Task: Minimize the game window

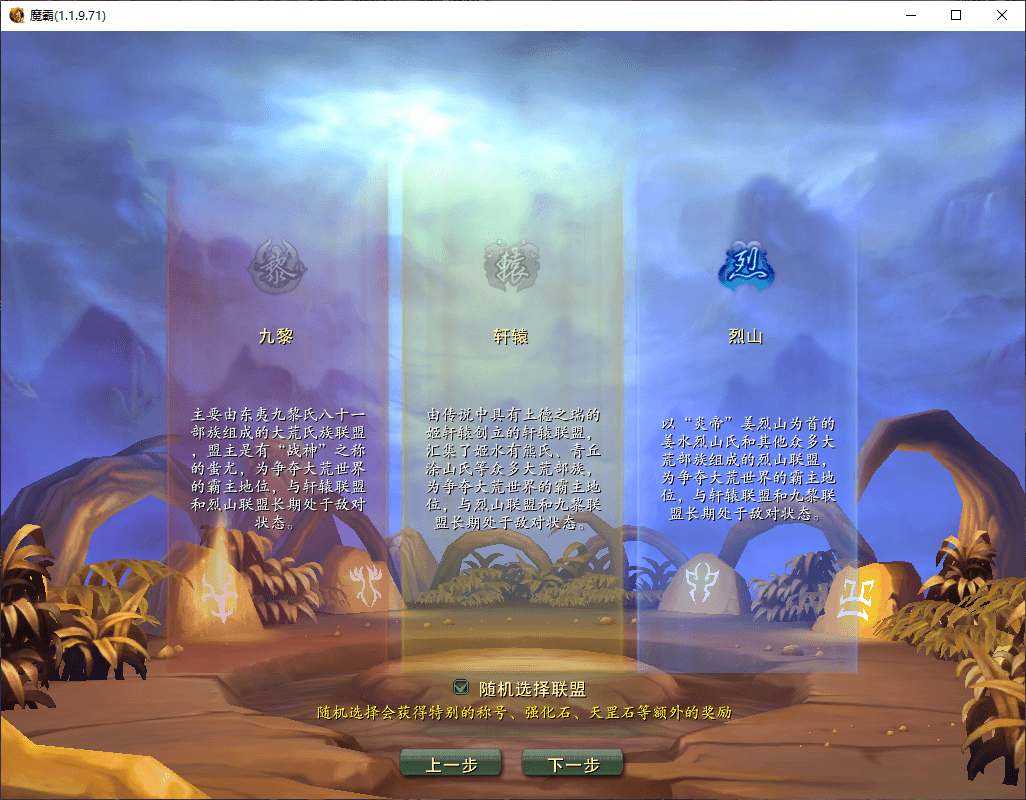Action: click(x=910, y=16)
